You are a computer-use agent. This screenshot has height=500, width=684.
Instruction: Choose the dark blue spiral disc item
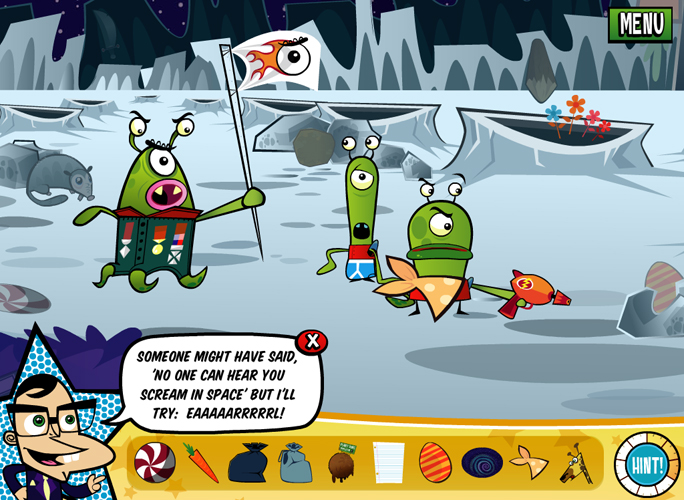click(x=482, y=463)
